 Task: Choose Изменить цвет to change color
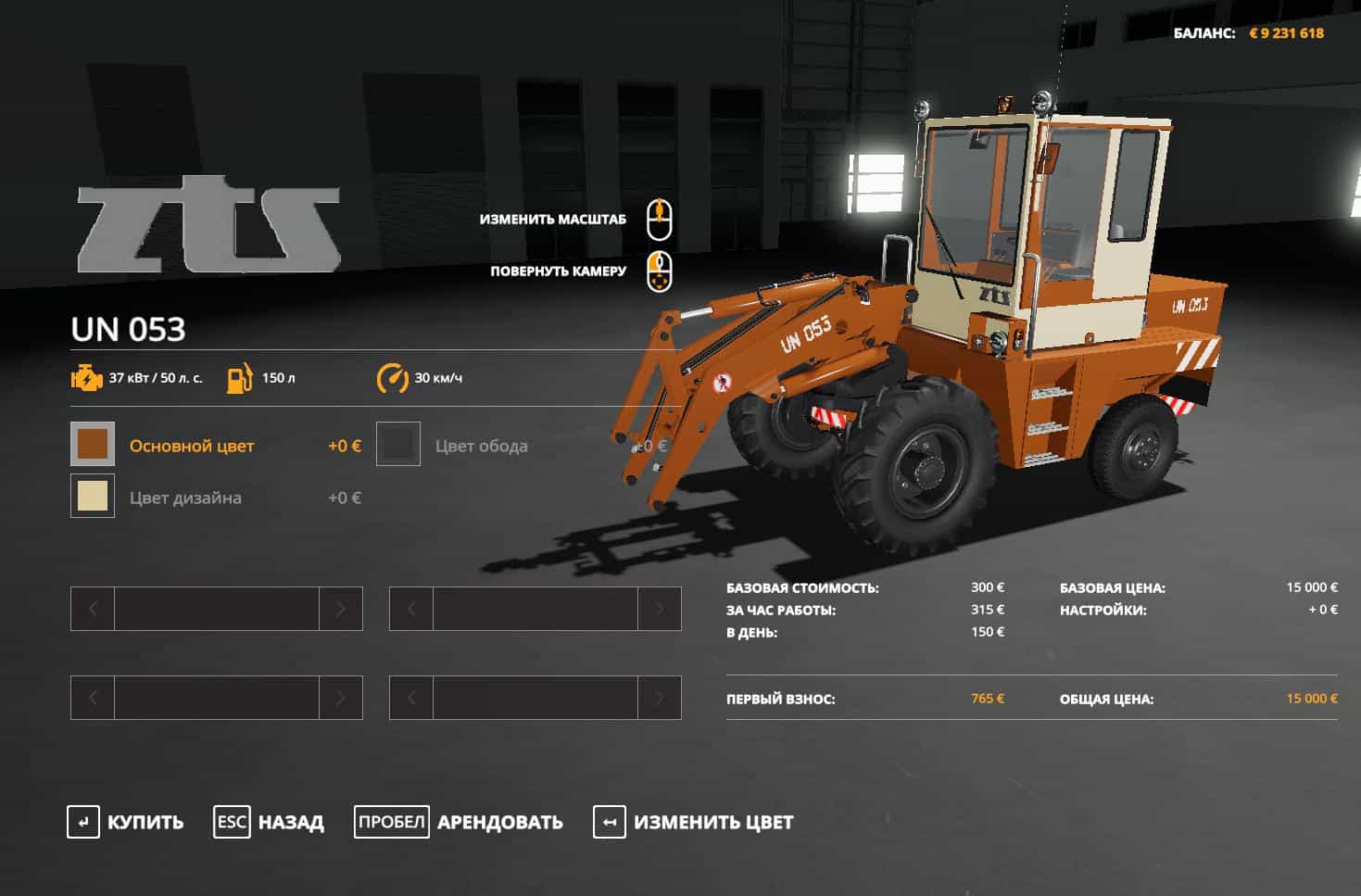[694, 822]
